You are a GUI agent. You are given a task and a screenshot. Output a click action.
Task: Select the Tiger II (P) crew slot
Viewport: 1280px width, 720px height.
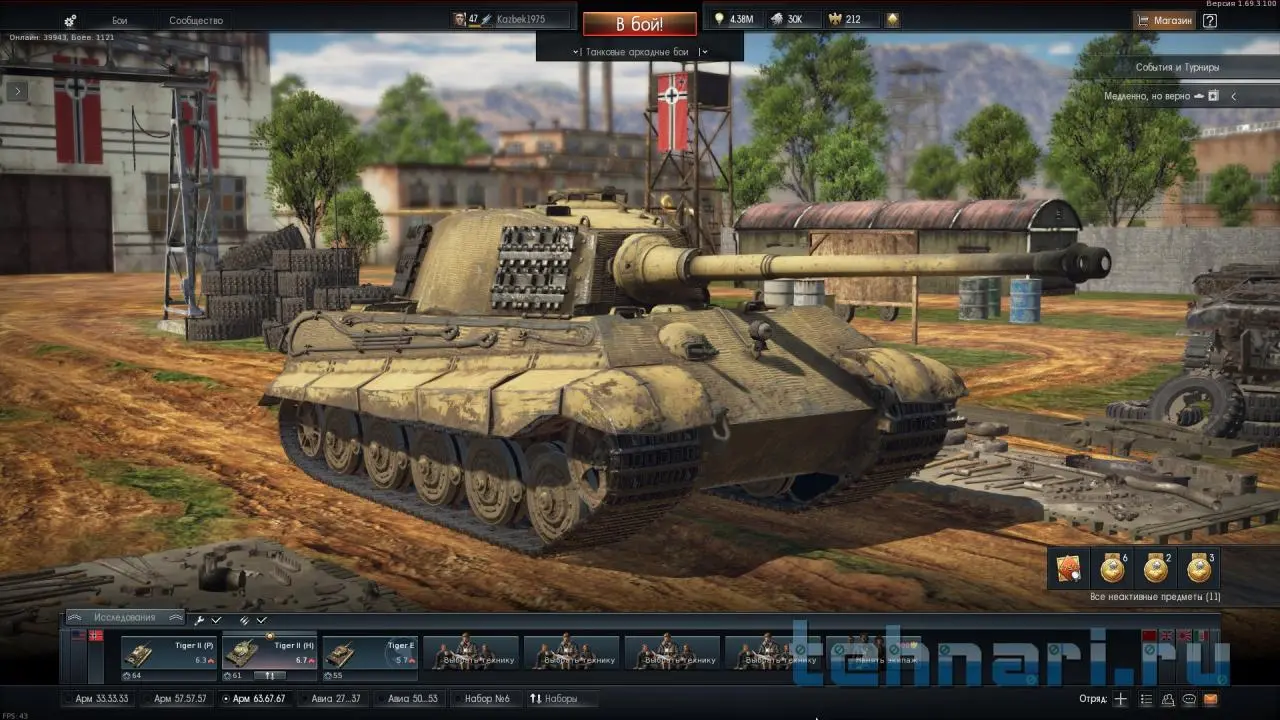pyautogui.click(x=168, y=654)
